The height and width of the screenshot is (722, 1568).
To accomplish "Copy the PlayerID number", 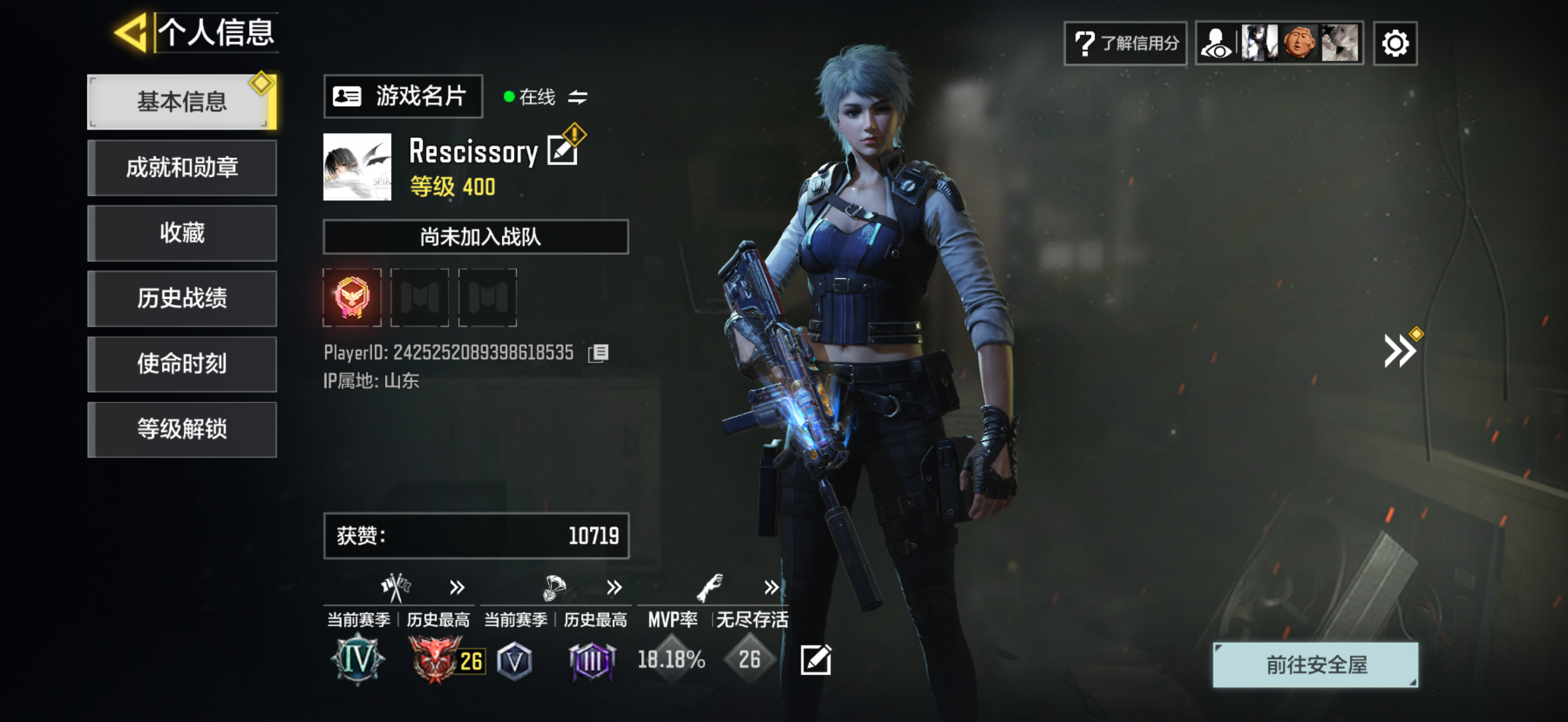I will tap(598, 353).
